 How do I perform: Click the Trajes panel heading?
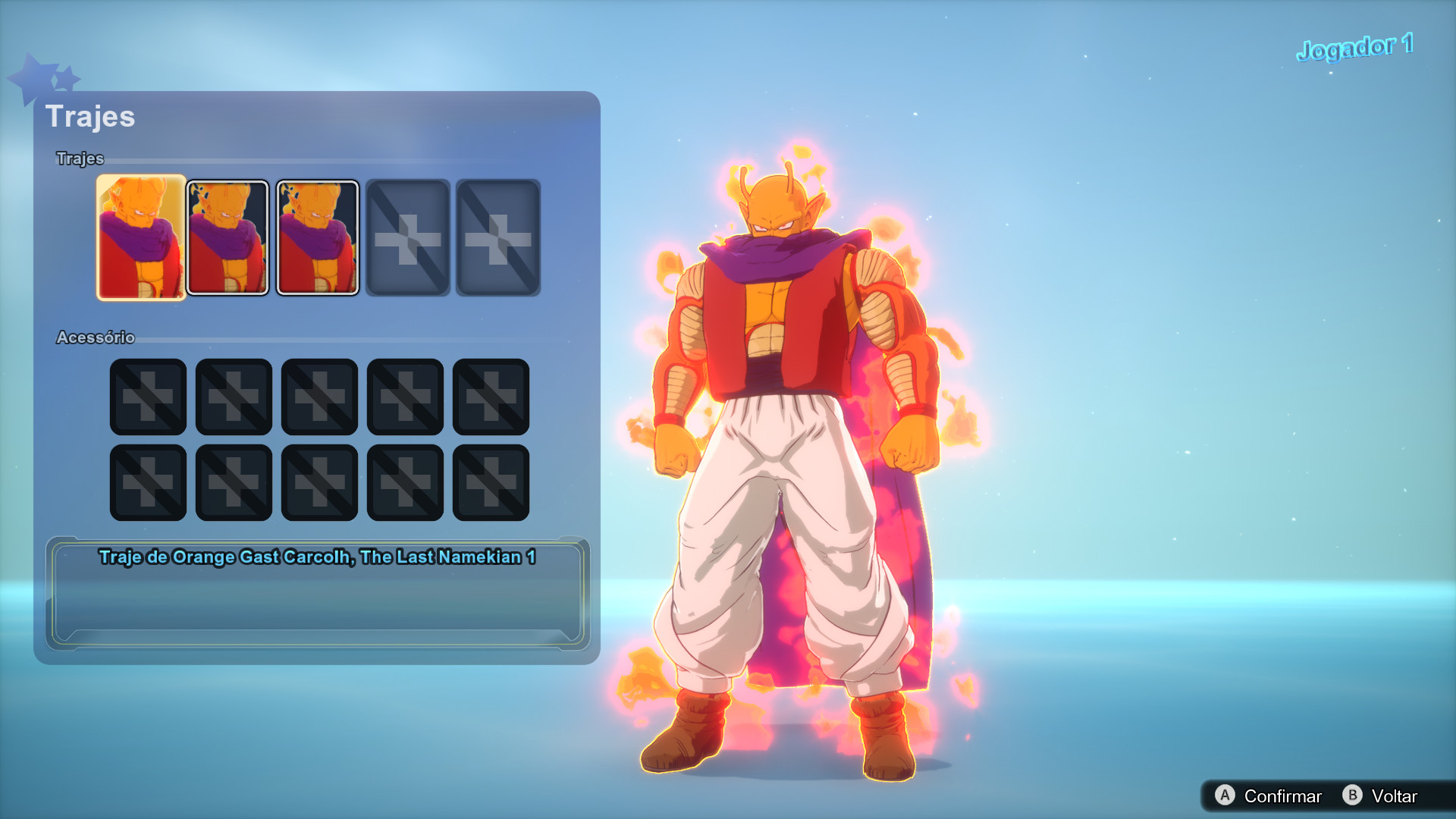[x=91, y=116]
